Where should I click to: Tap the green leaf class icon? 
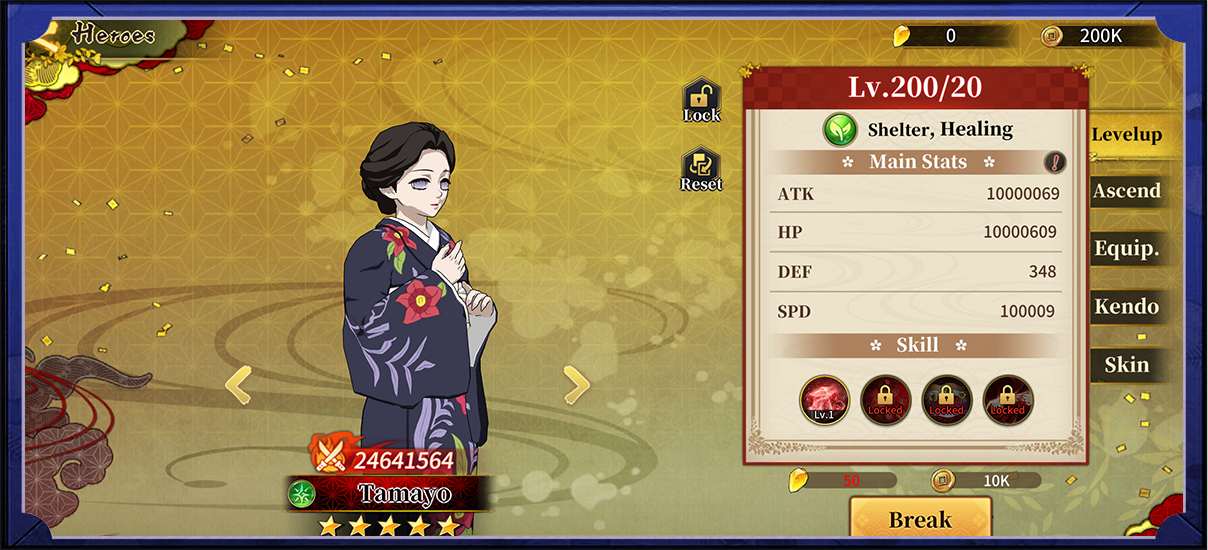coord(840,130)
